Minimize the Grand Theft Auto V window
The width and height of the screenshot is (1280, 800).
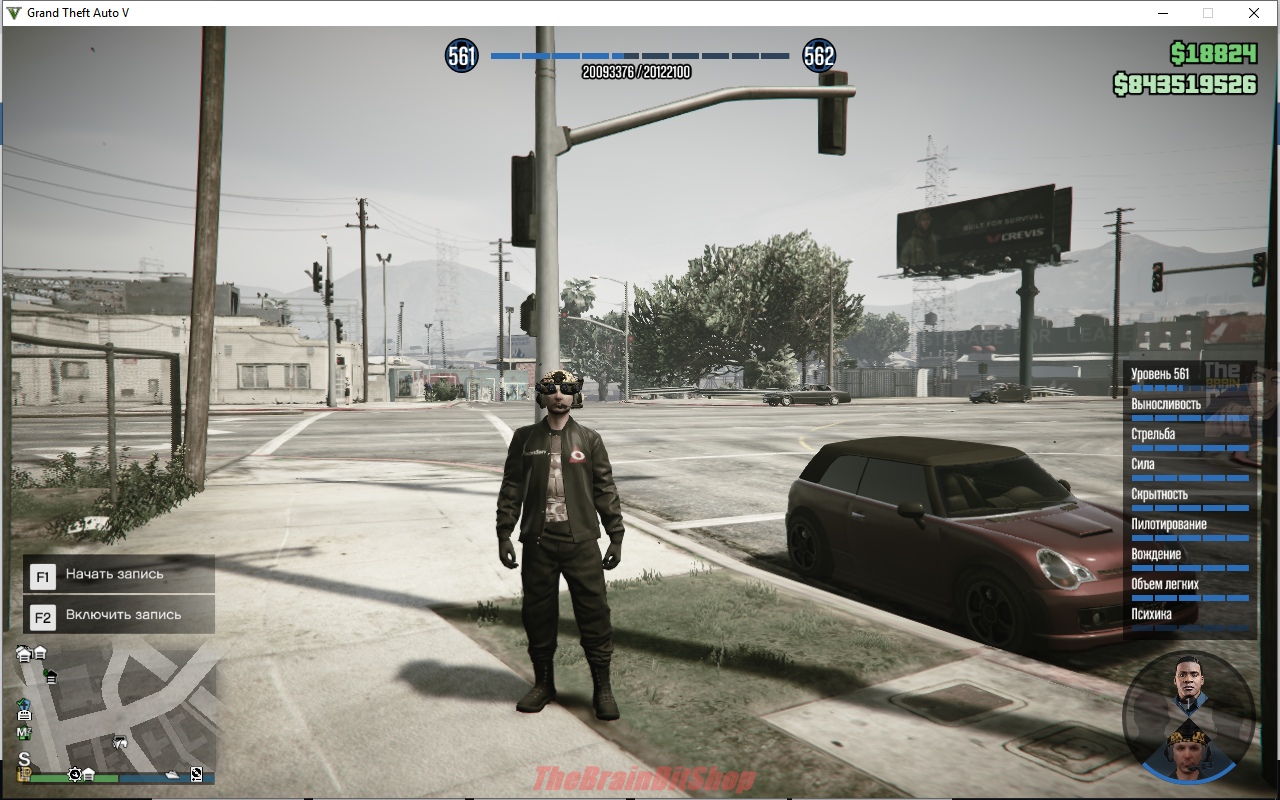pos(1163,13)
